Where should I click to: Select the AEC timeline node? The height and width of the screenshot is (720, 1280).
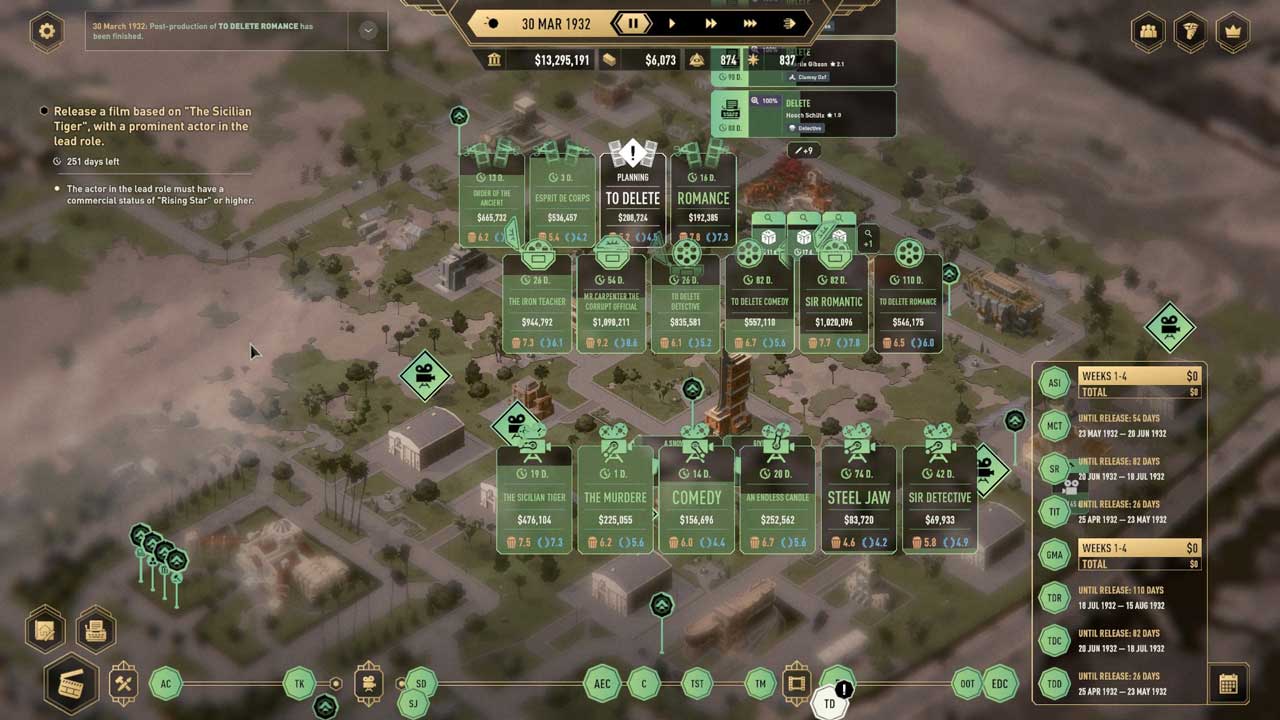[602, 684]
